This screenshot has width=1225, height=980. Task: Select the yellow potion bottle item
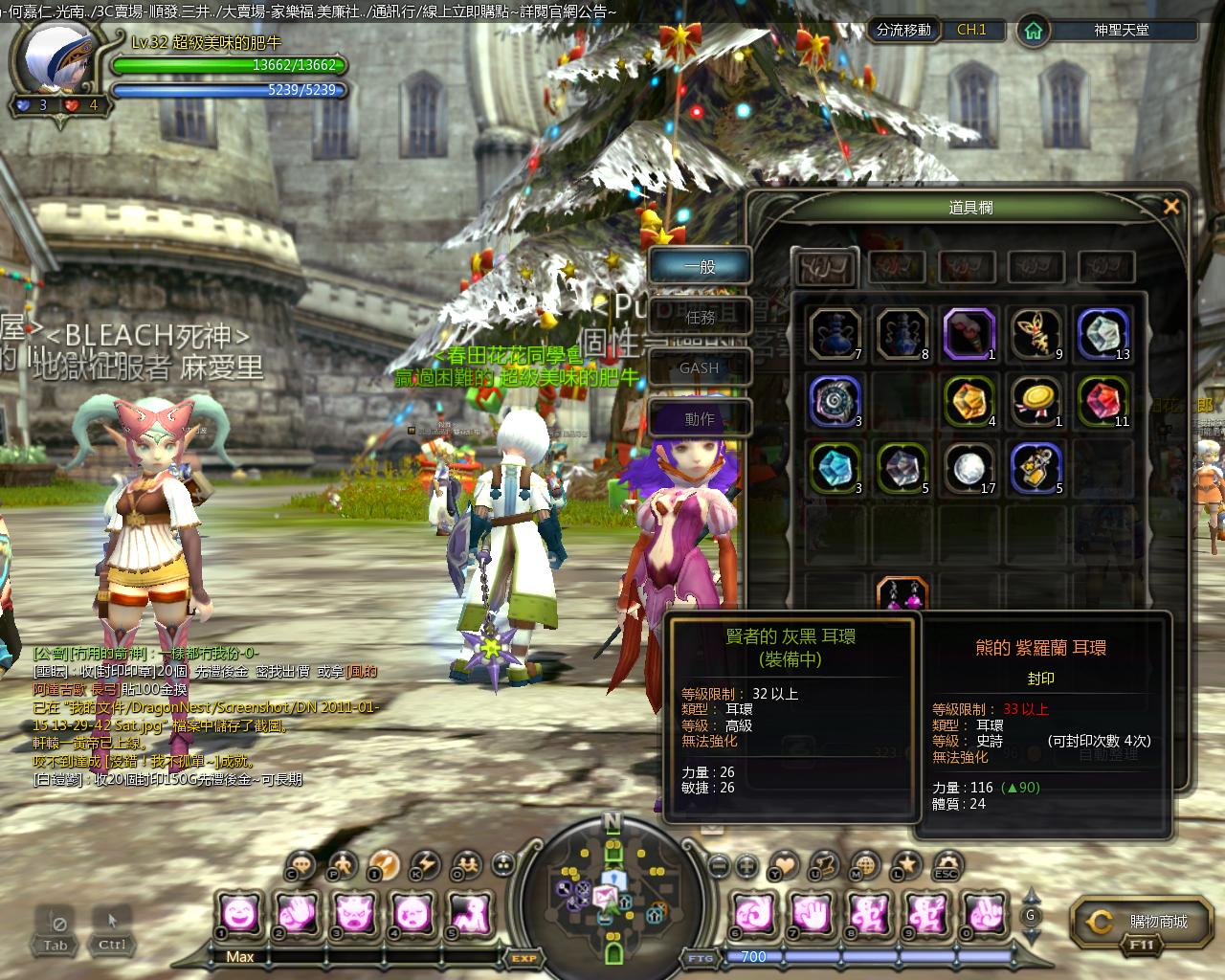click(x=1037, y=468)
